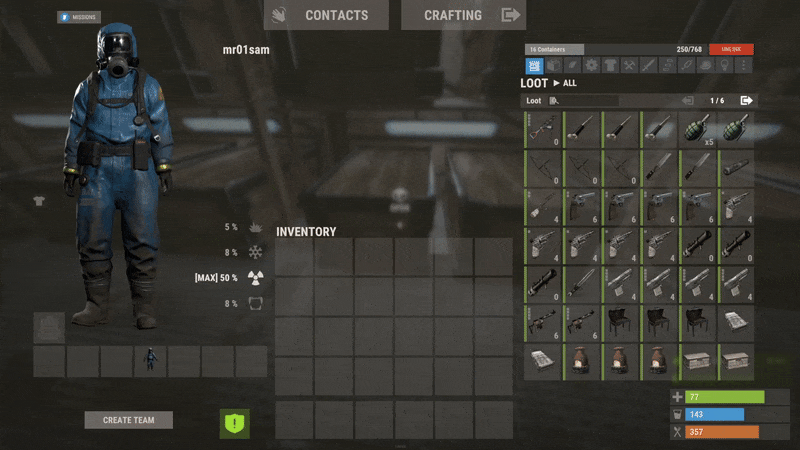Select the all-items loot filter tab
800x450 pixels.
[x=535, y=66]
